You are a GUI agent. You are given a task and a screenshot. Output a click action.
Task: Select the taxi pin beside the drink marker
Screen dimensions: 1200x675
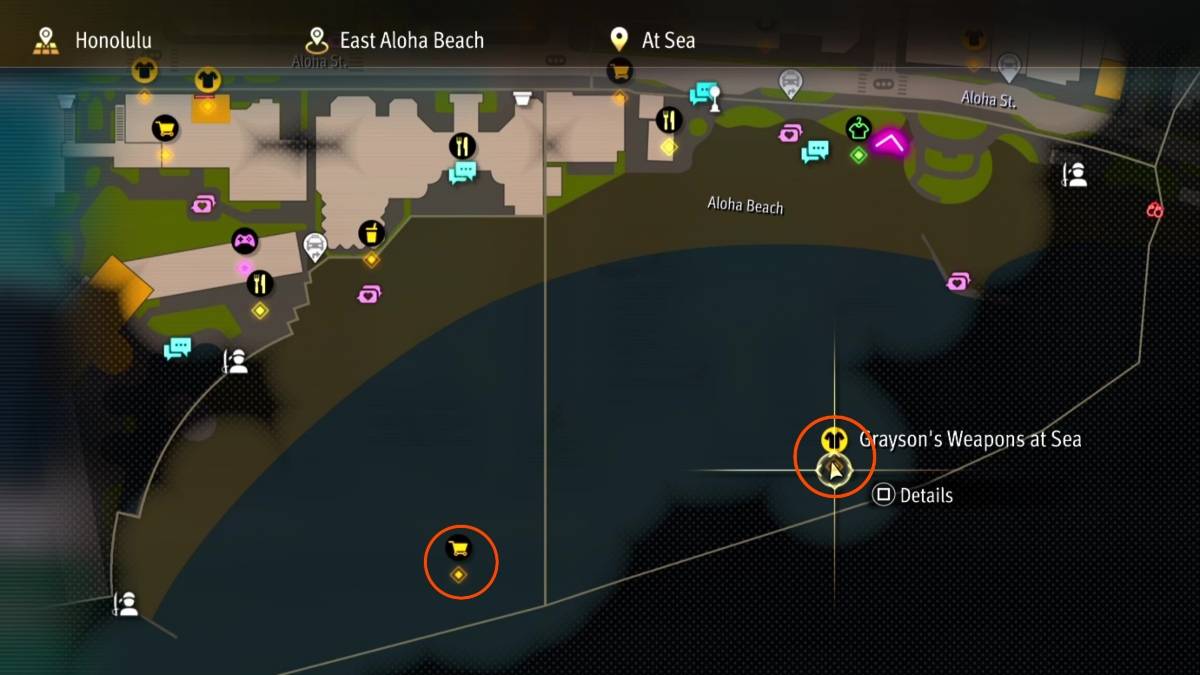click(315, 245)
